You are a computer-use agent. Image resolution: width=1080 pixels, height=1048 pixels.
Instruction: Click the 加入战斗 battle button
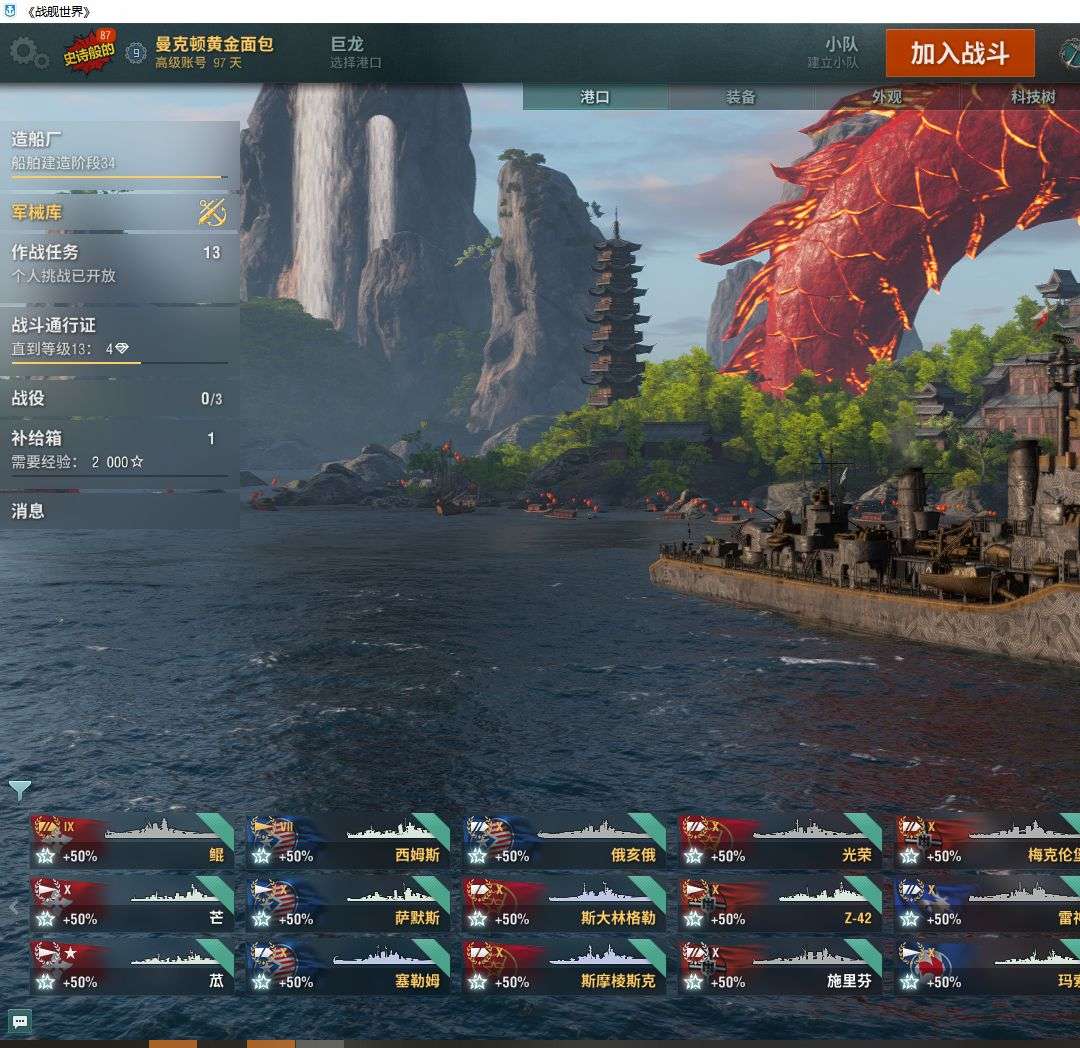pos(959,53)
